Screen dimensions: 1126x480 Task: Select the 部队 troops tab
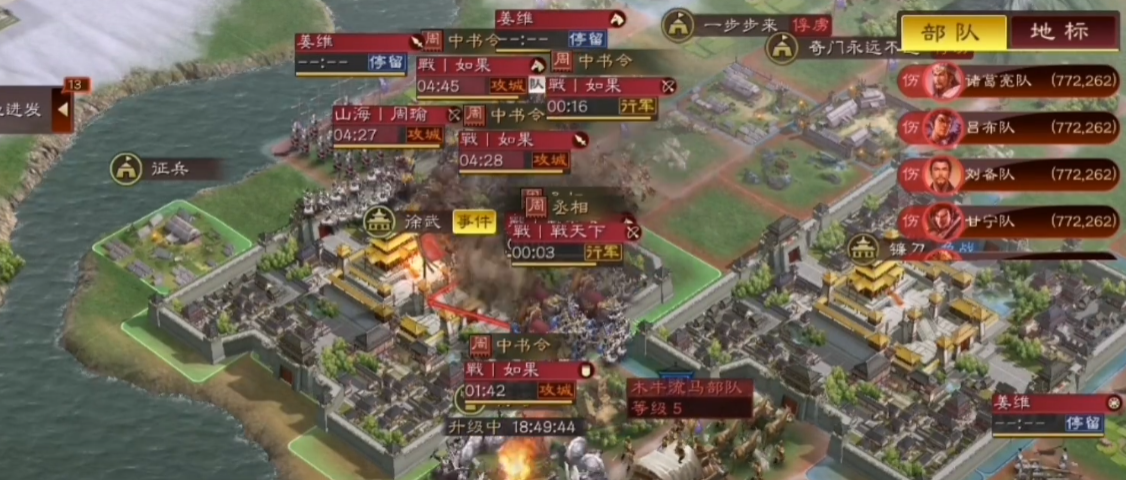951,31
